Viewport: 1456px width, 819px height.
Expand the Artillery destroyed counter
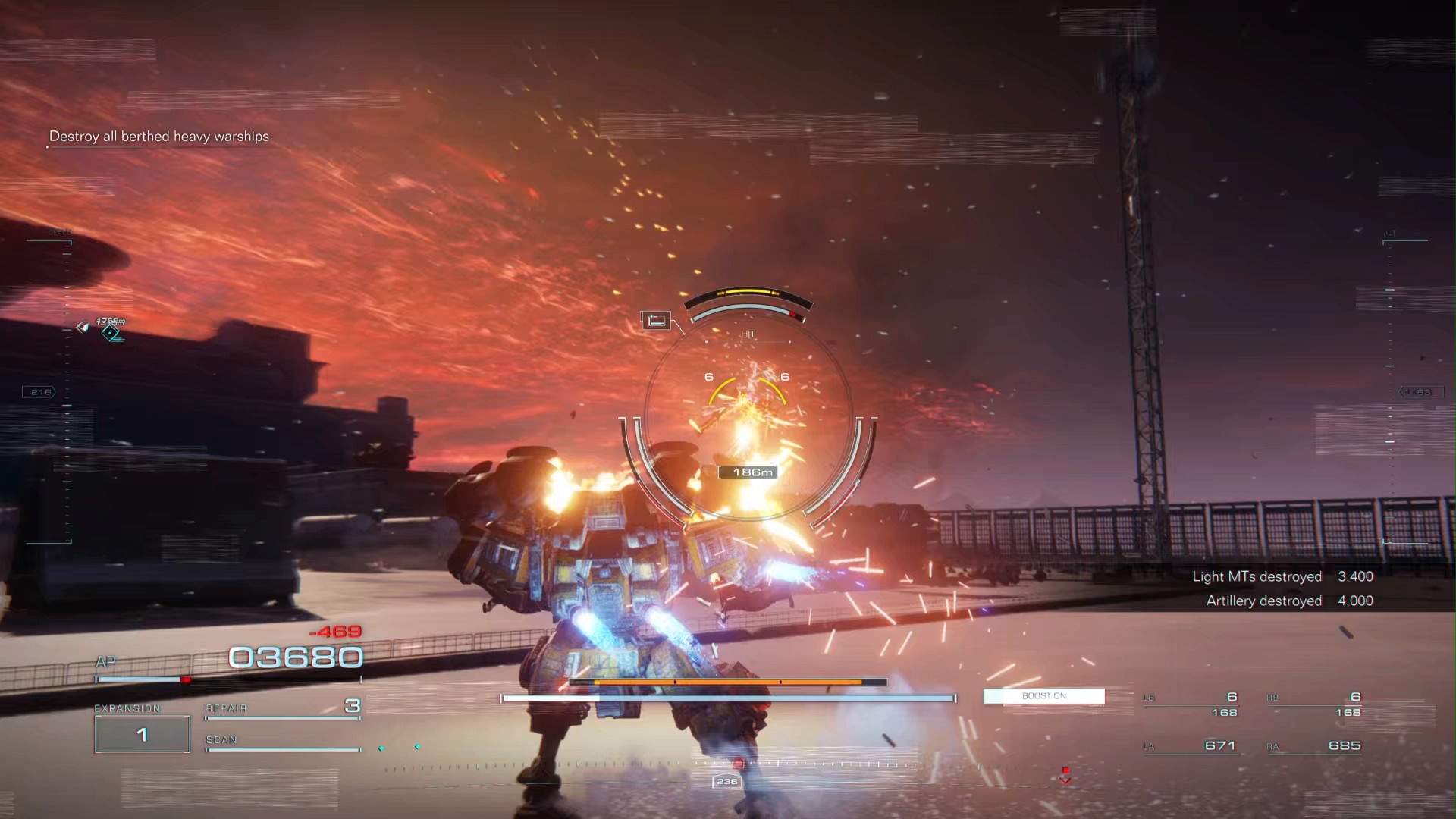(1265, 601)
